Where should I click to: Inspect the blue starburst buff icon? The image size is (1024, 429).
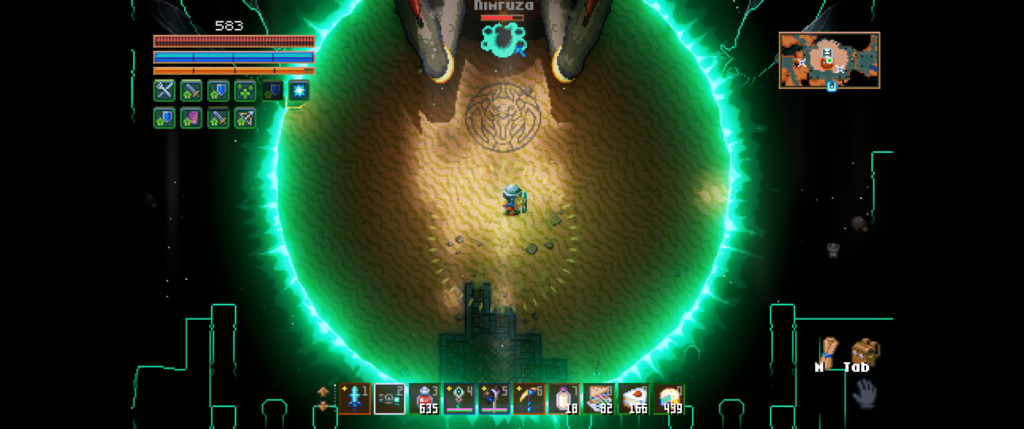click(x=299, y=91)
